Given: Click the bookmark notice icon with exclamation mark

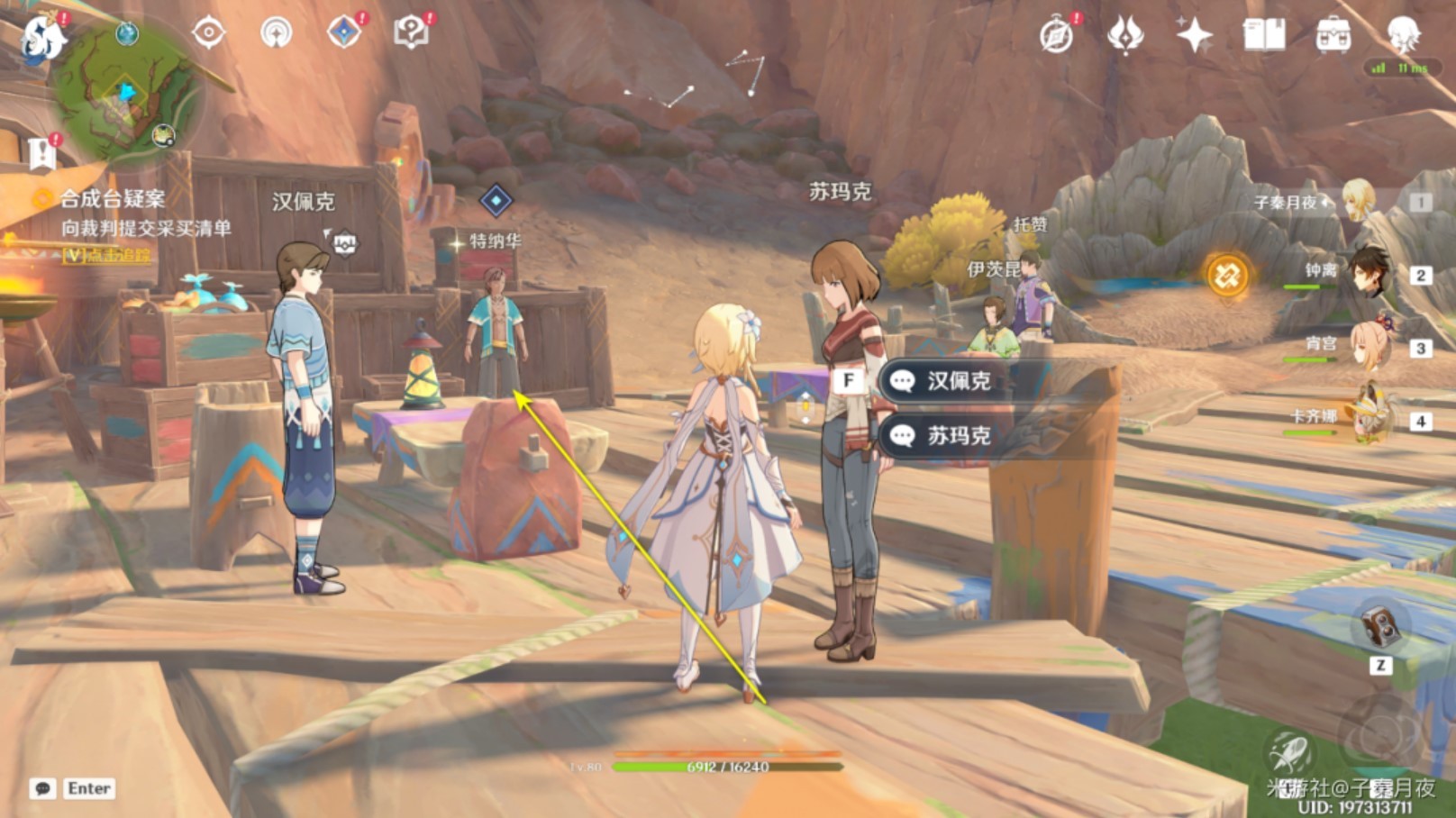Looking at the screenshot, I should (x=41, y=153).
